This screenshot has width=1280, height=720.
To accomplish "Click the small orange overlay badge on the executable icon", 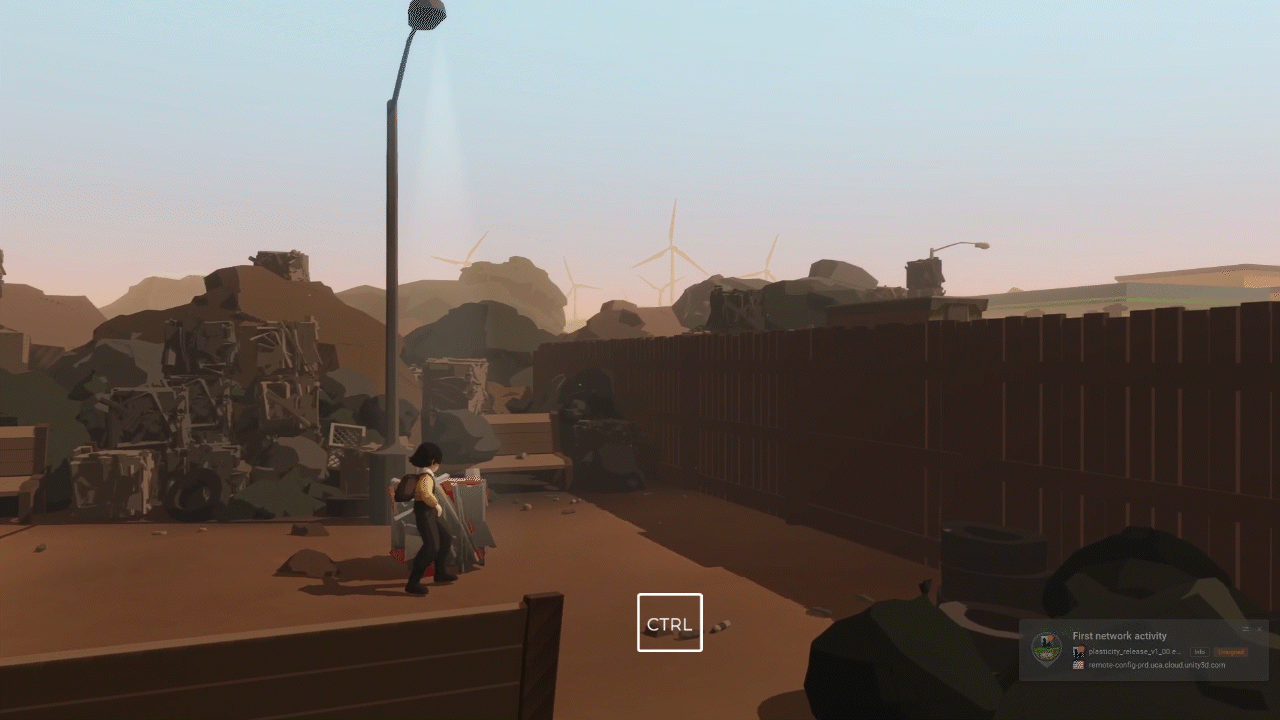I will pos(1081,647).
